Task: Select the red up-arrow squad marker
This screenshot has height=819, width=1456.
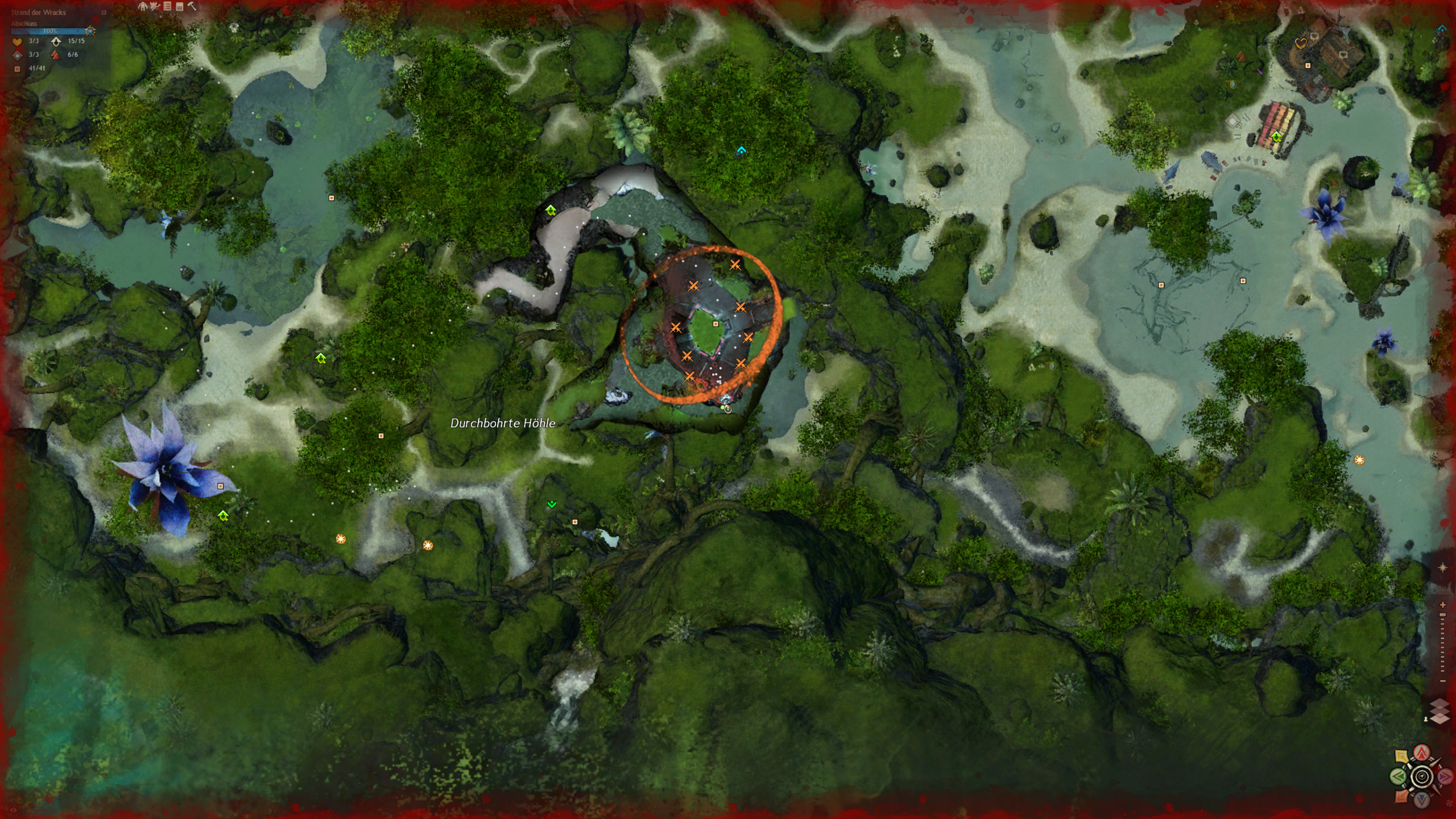Action: coord(1422,754)
